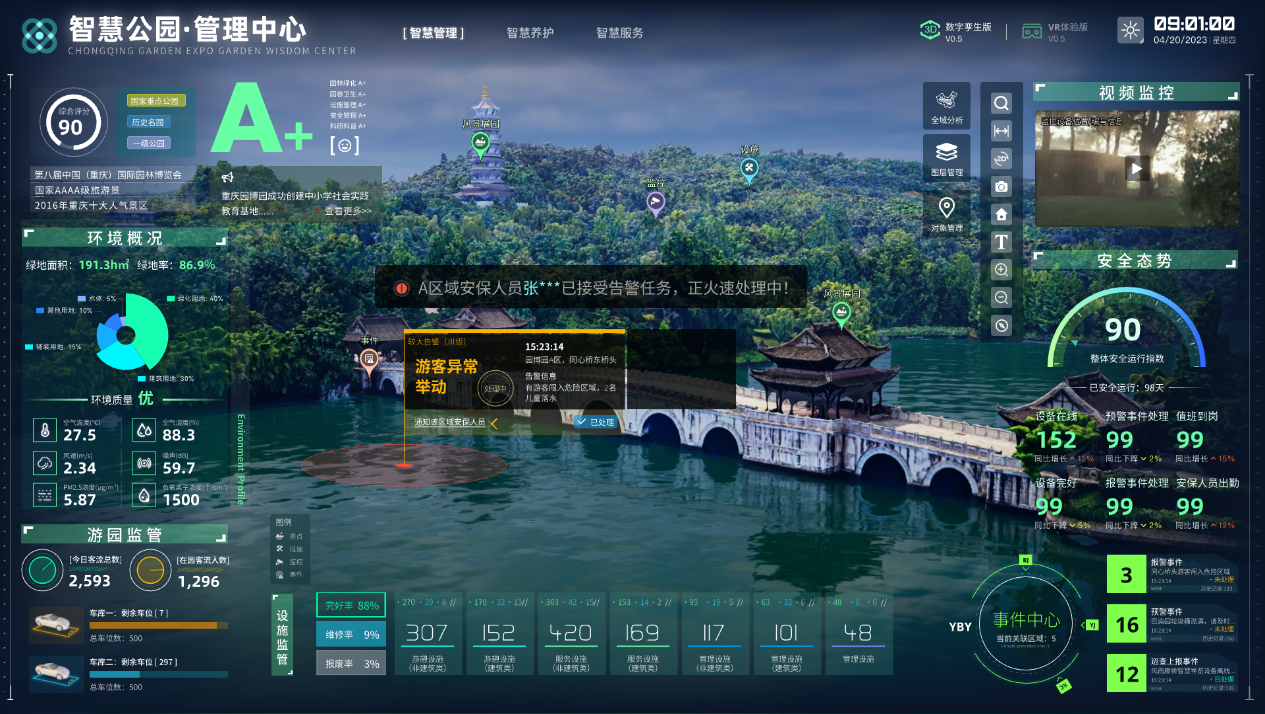Open 图层管理 layer management

pos(946,159)
